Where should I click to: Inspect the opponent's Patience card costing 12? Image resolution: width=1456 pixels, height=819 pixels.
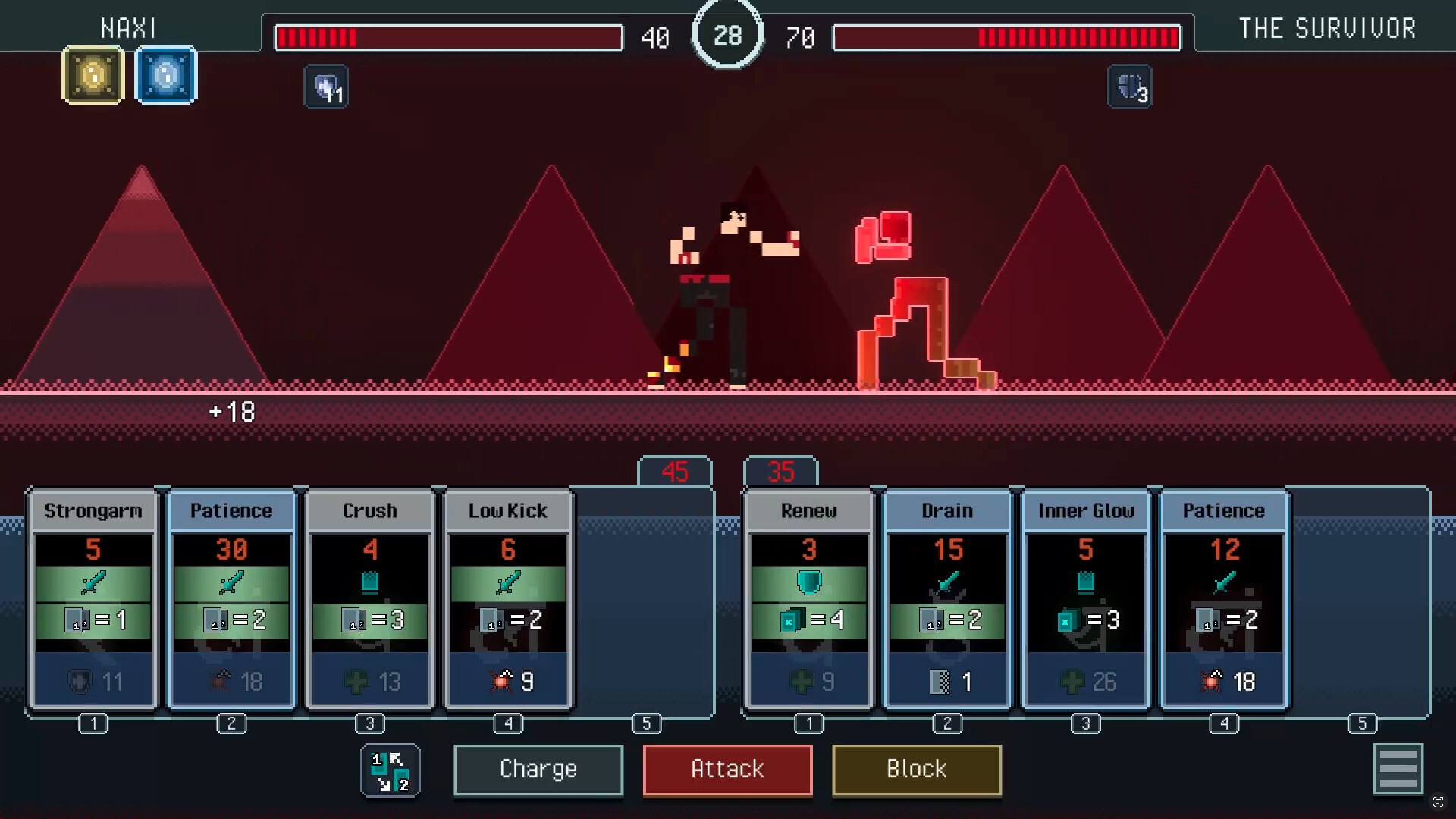point(1224,599)
